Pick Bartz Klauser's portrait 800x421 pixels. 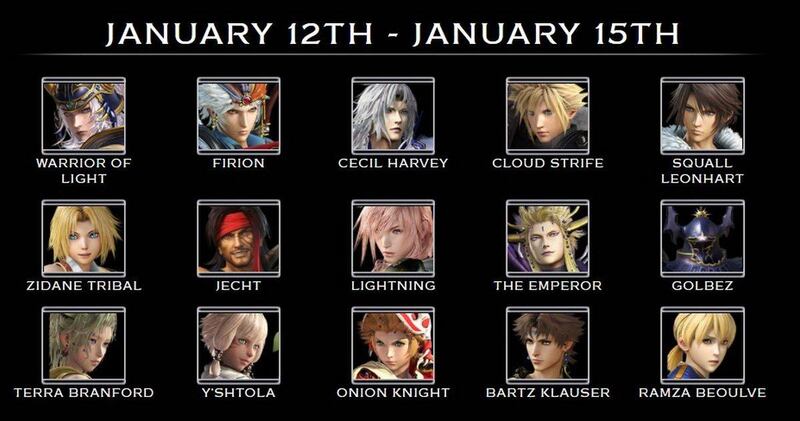(x=547, y=346)
